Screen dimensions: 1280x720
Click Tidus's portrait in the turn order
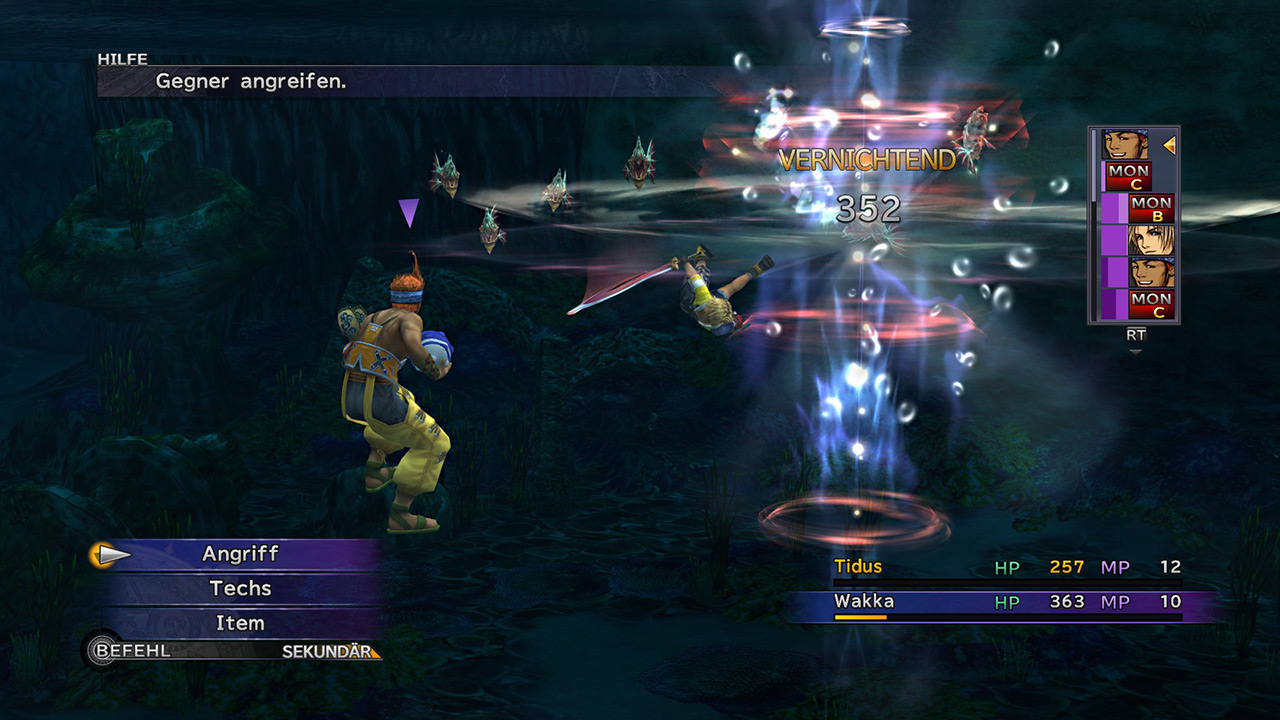coord(1150,240)
